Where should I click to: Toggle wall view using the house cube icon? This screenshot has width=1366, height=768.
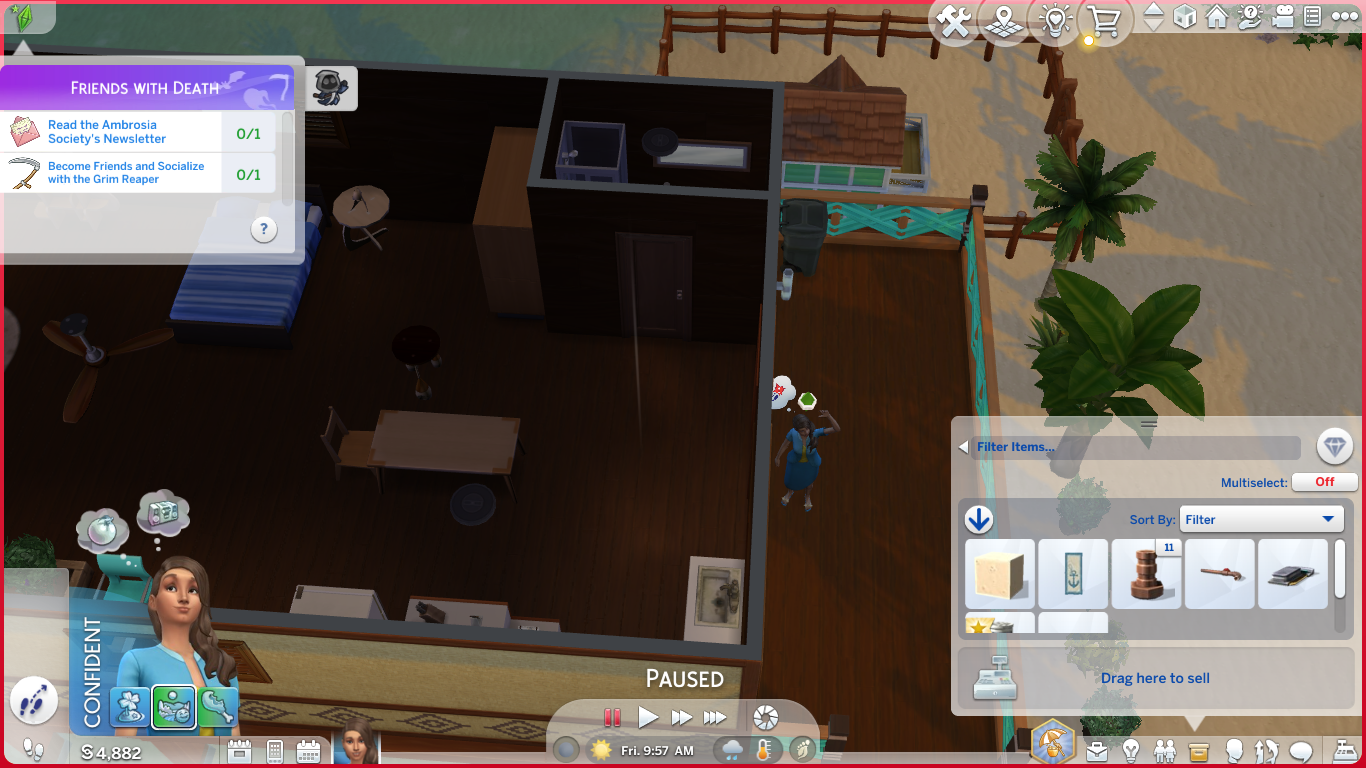[1186, 18]
